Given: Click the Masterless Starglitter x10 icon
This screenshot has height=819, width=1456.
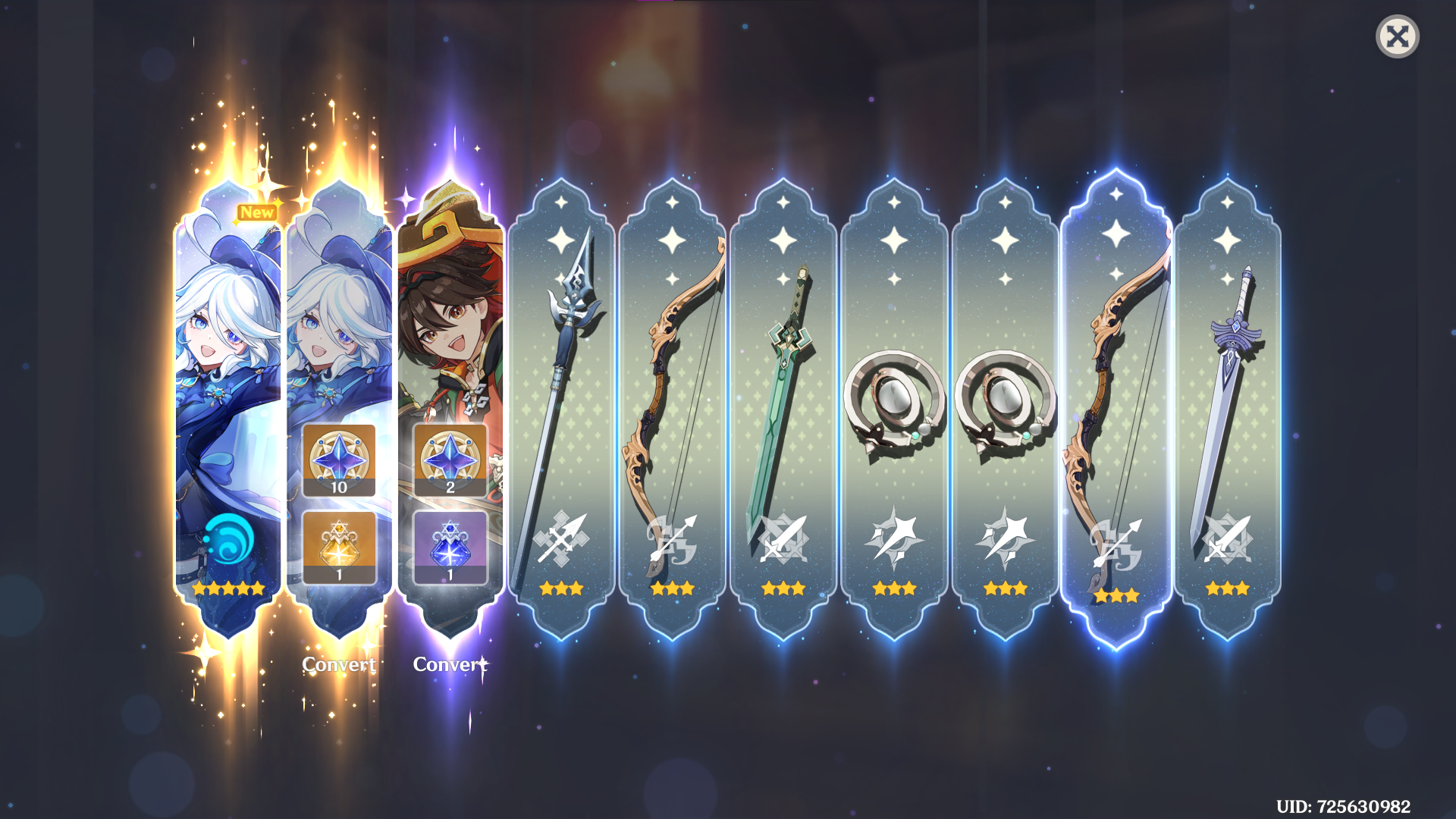Looking at the screenshot, I should [x=339, y=459].
